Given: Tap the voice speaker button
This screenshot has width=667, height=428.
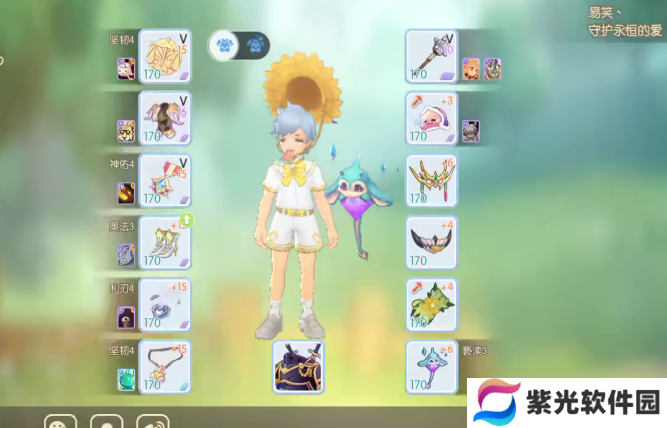Looking at the screenshot, I should tap(152, 422).
